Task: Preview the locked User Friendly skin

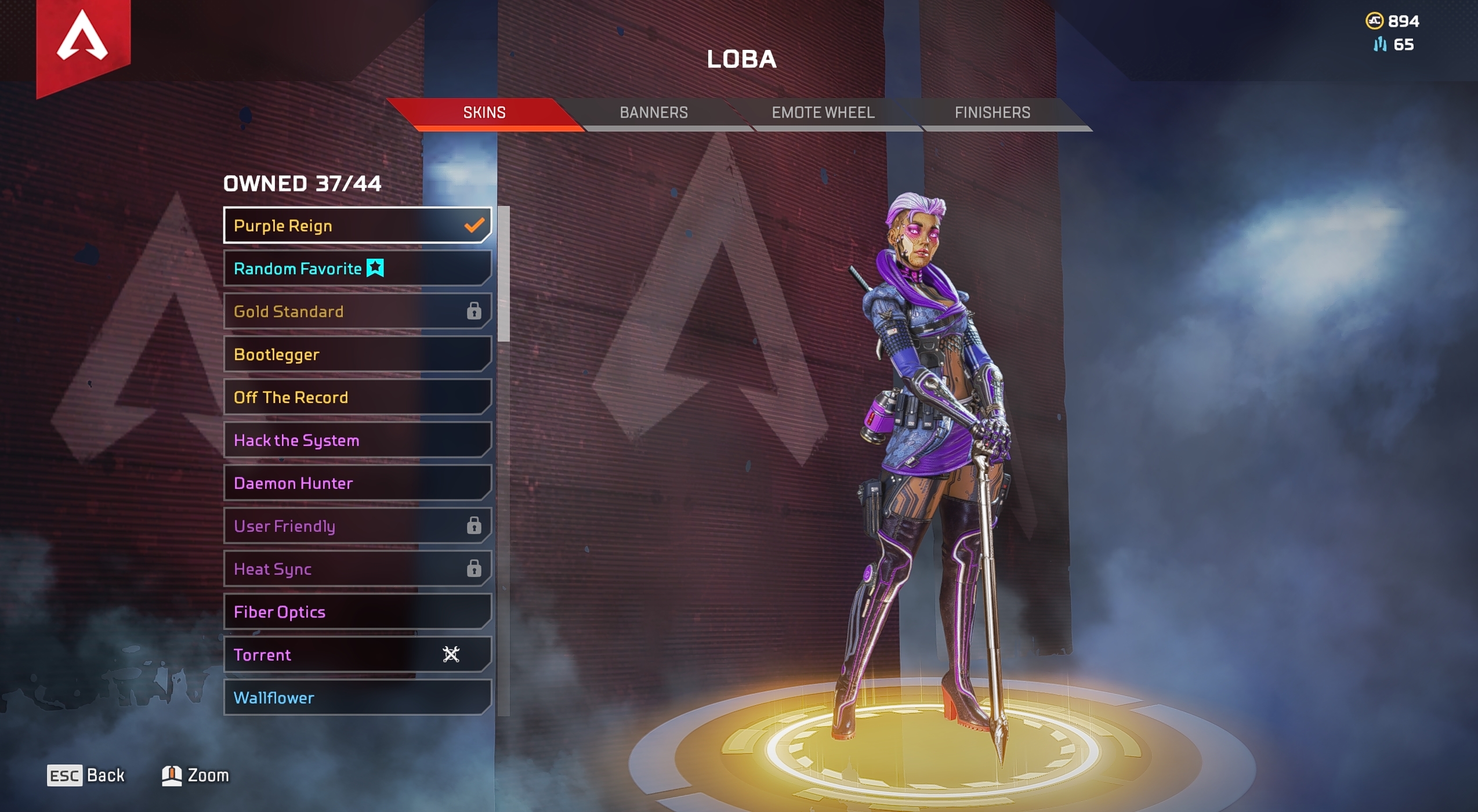Action: [357, 526]
